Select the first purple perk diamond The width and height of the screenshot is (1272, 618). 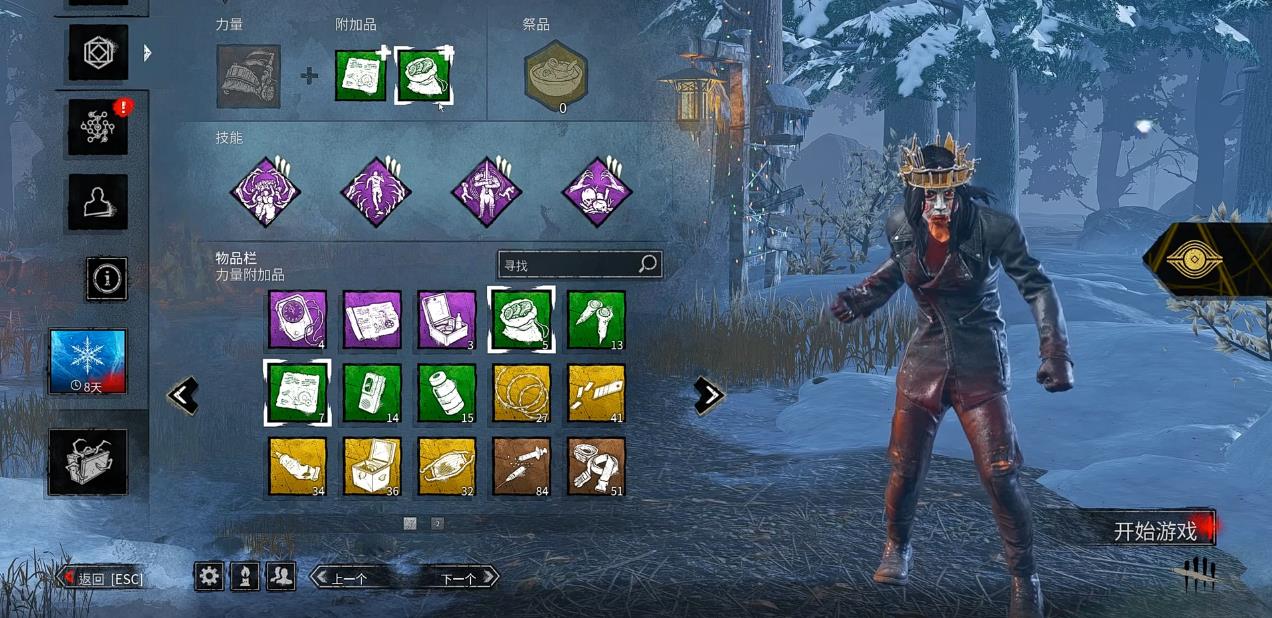266,191
